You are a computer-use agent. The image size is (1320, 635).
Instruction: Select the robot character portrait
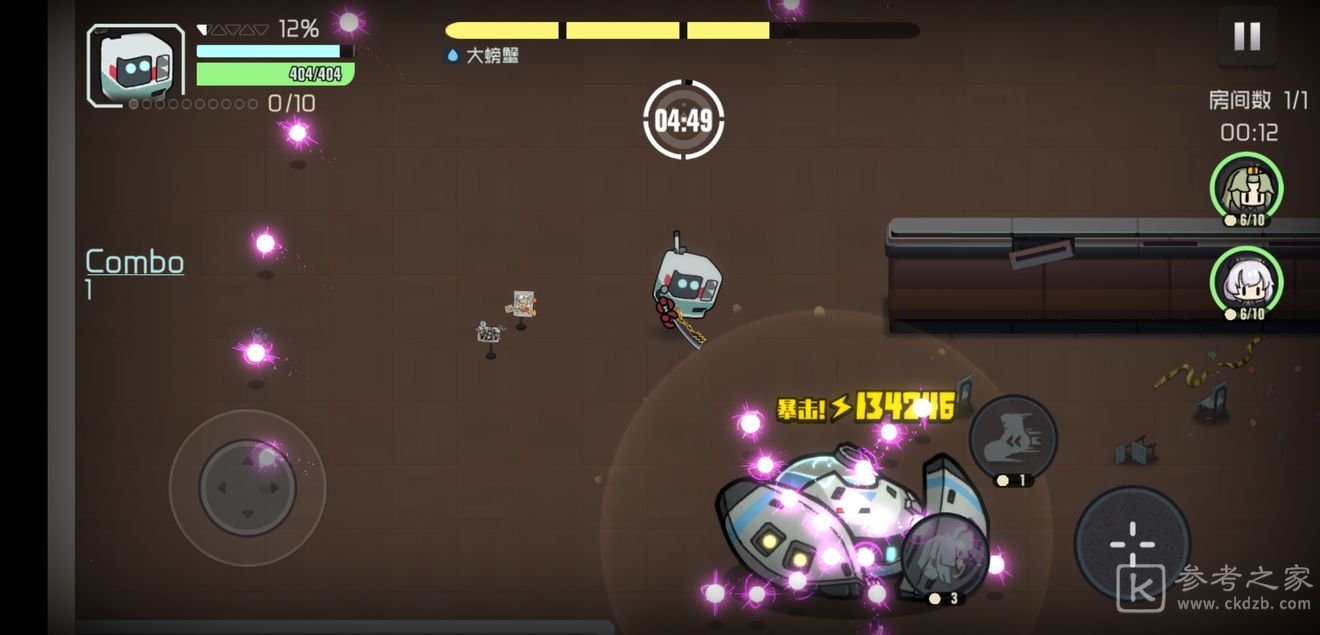click(136, 65)
